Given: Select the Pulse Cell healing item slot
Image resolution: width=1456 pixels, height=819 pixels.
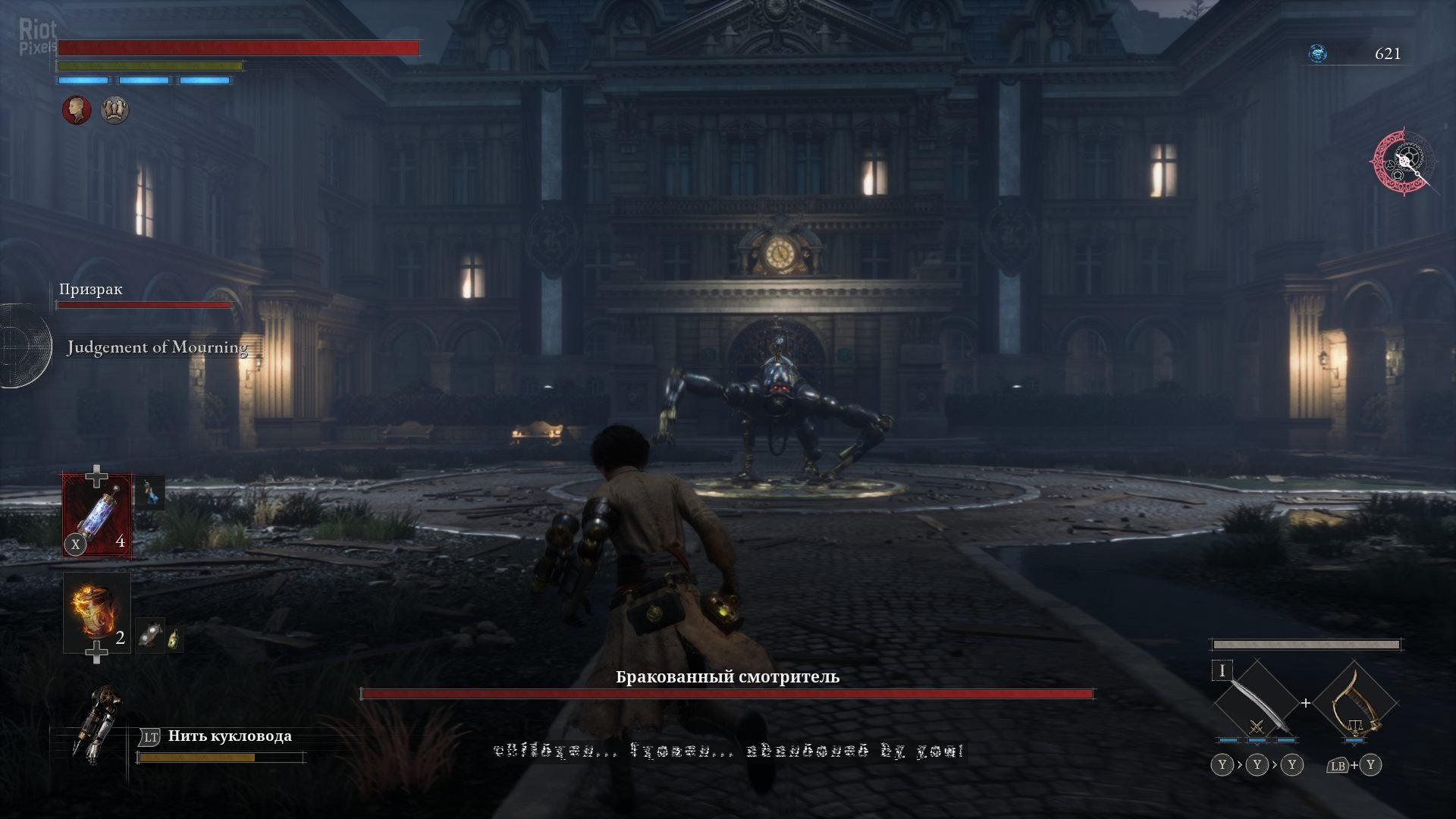Looking at the screenshot, I should pyautogui.click(x=97, y=516).
